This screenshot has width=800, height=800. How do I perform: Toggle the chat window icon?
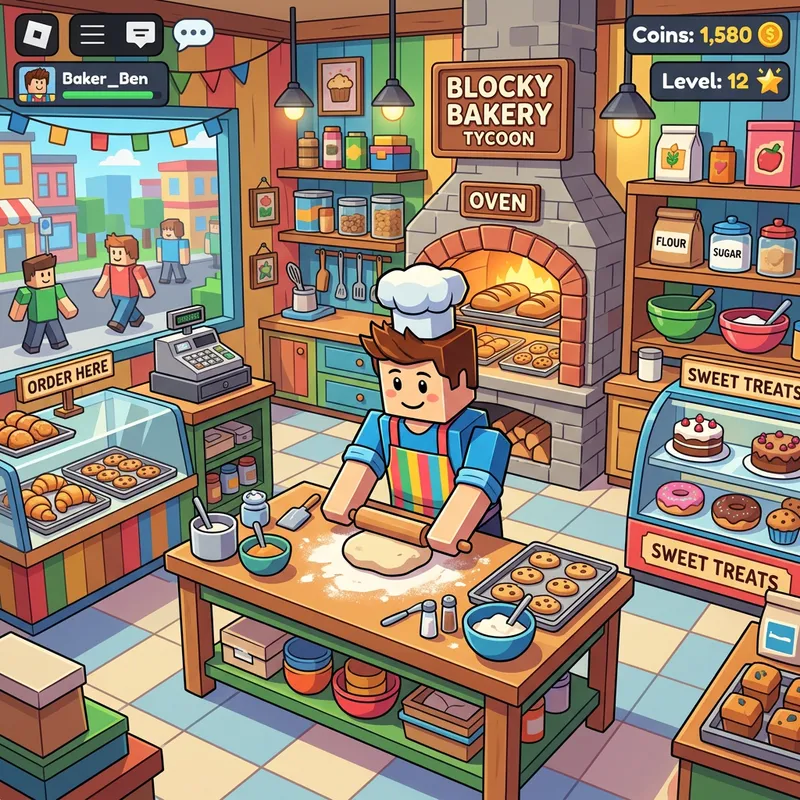(x=139, y=33)
